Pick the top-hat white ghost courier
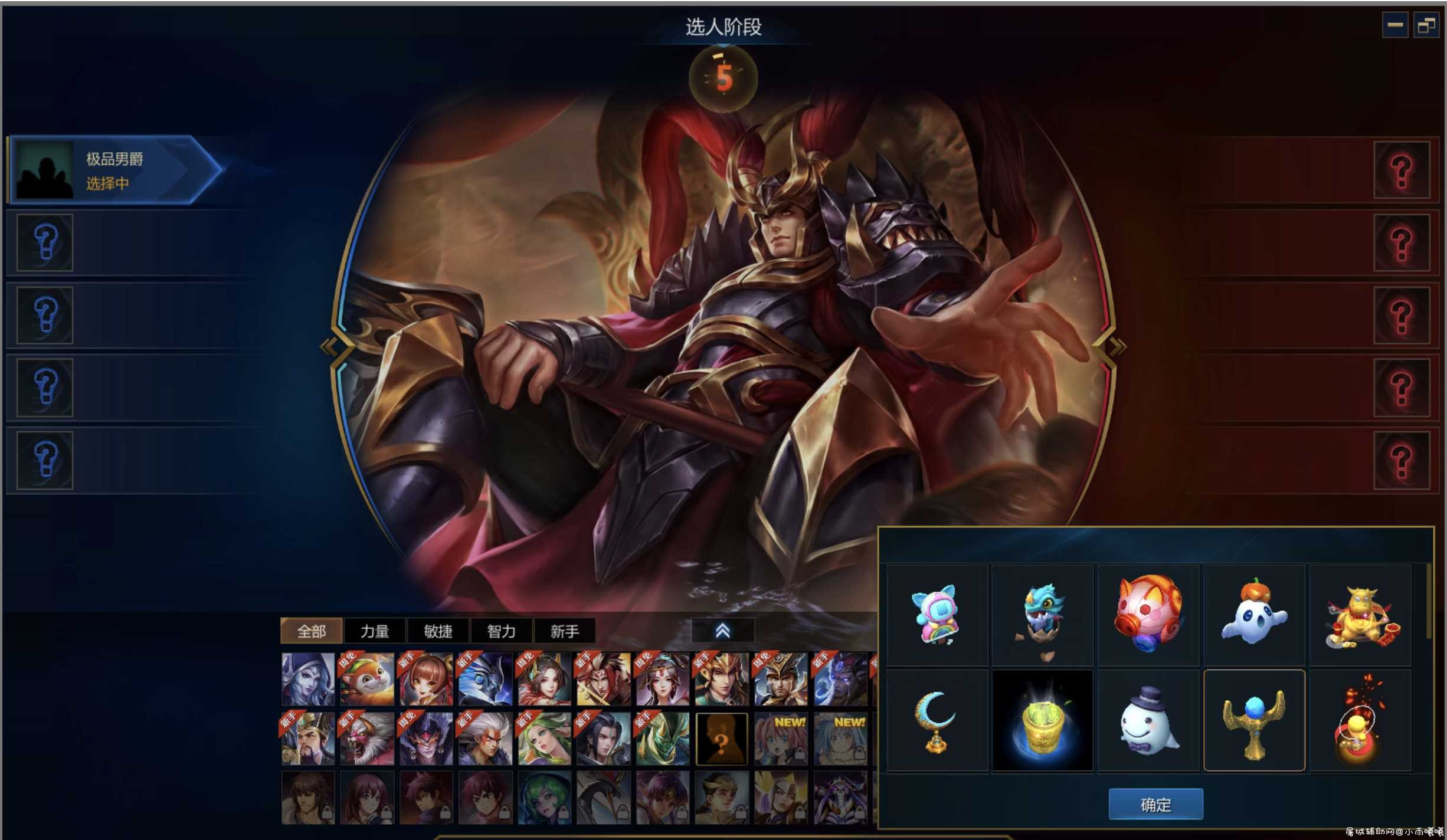The width and height of the screenshot is (1447, 840). point(1148,721)
